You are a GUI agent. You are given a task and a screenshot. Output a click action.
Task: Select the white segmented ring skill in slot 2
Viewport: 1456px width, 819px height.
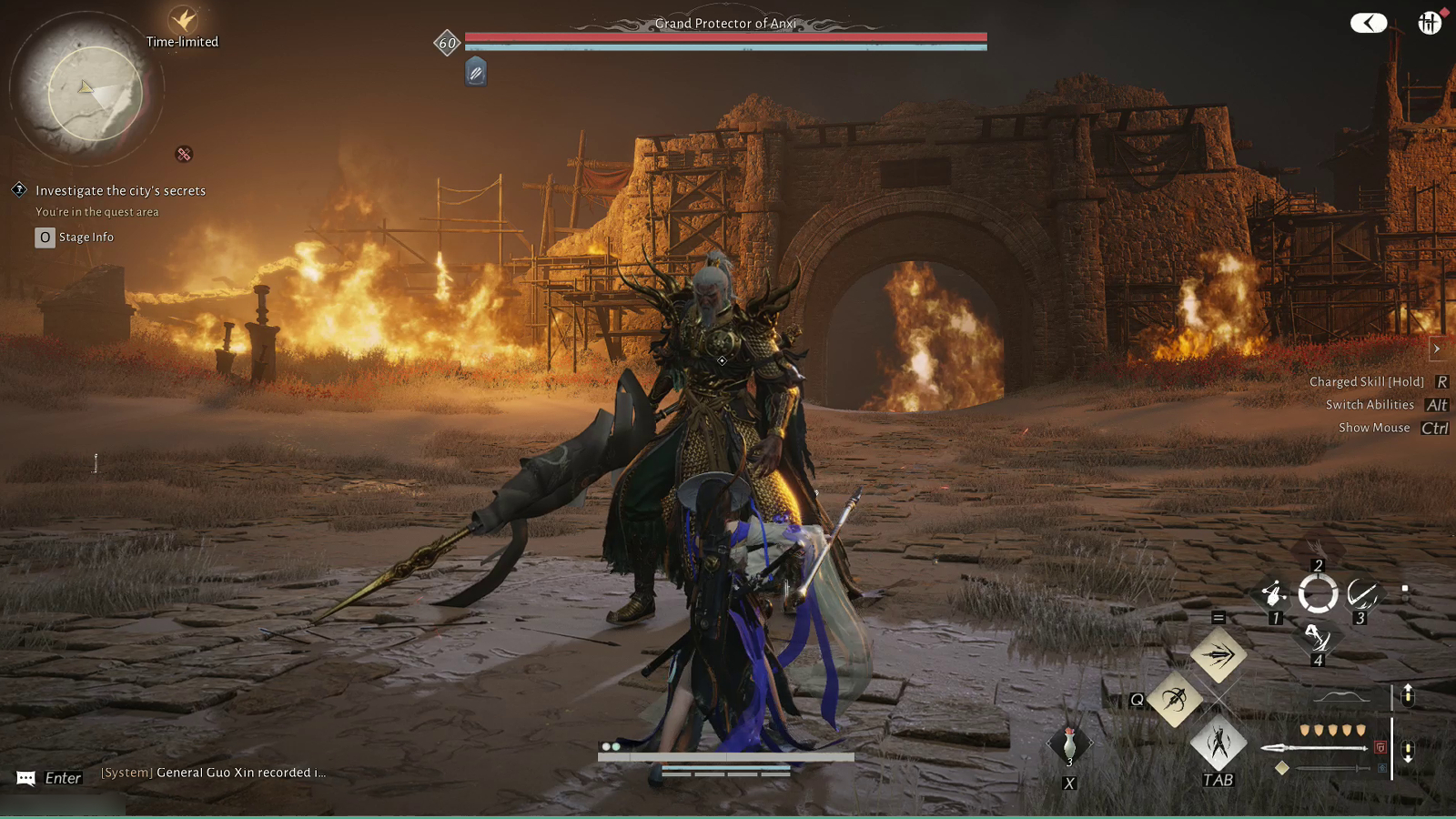pyautogui.click(x=1318, y=595)
